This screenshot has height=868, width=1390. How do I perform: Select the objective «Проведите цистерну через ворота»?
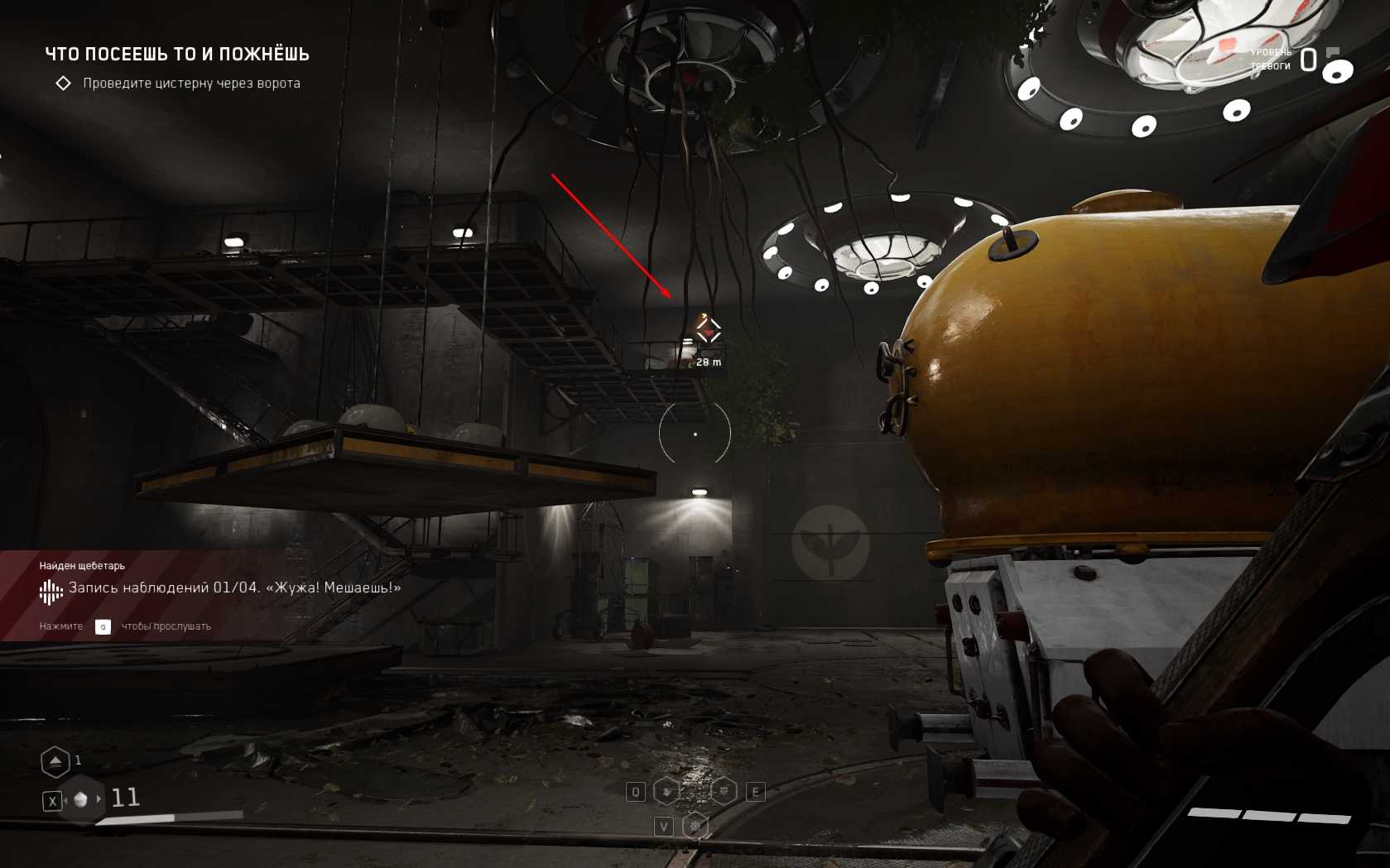[191, 84]
